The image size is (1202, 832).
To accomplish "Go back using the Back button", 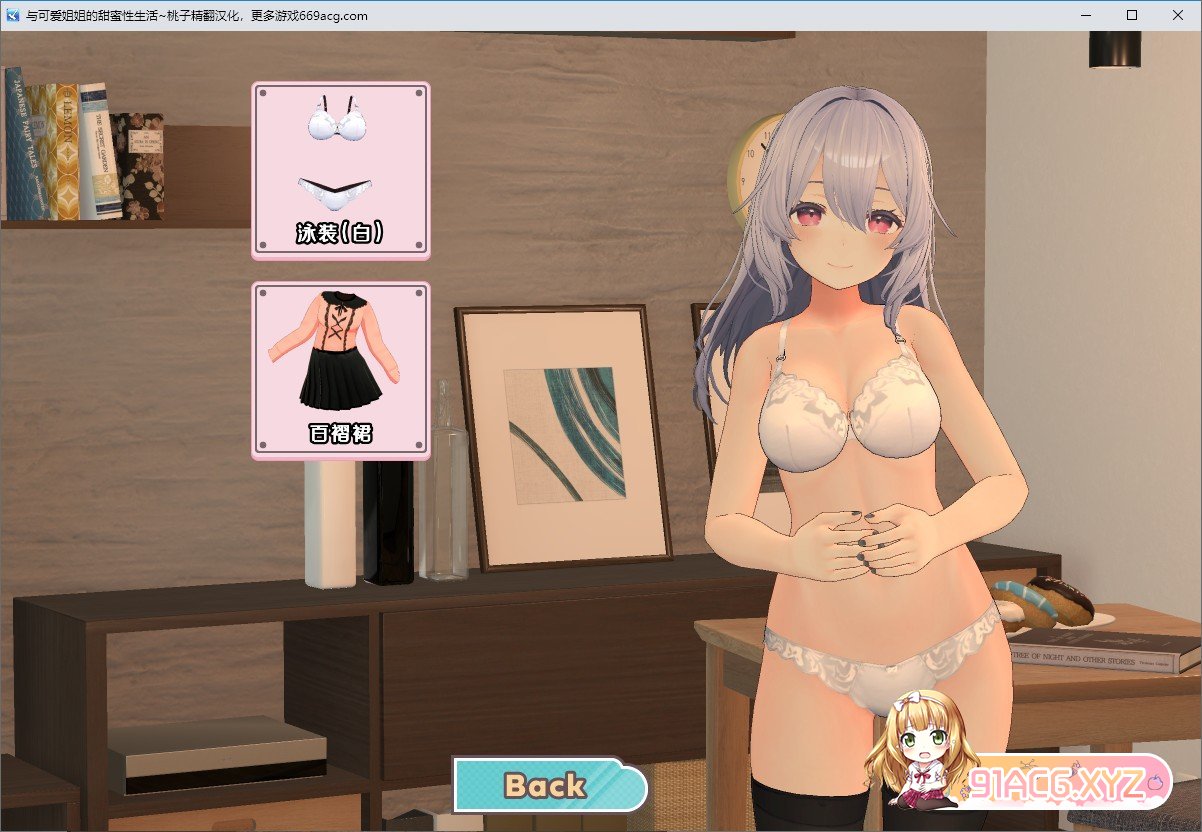I will click(547, 785).
